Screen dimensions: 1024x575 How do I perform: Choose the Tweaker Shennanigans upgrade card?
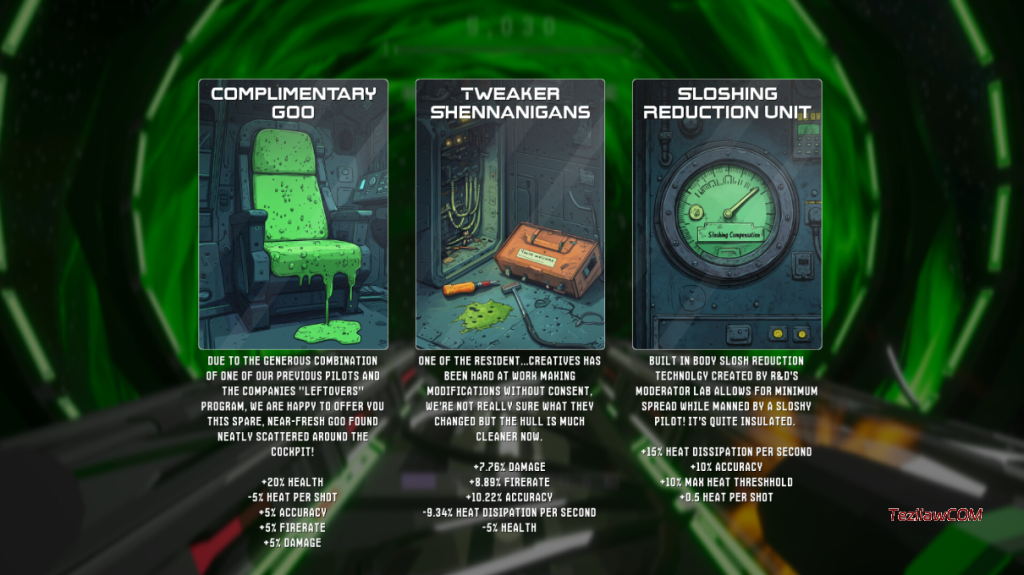pyautogui.click(x=510, y=215)
